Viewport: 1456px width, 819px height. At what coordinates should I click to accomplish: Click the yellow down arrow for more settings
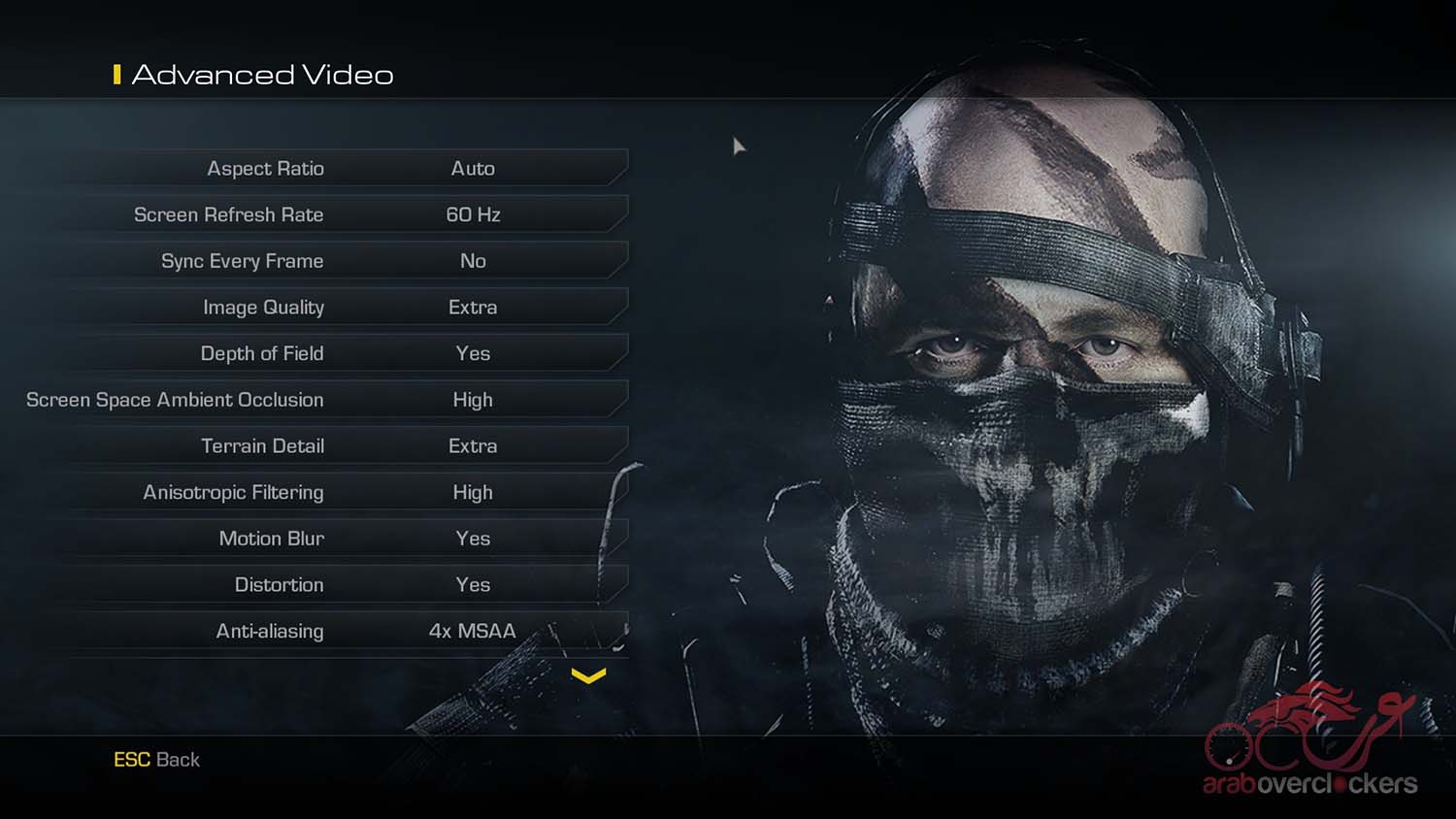point(588,675)
